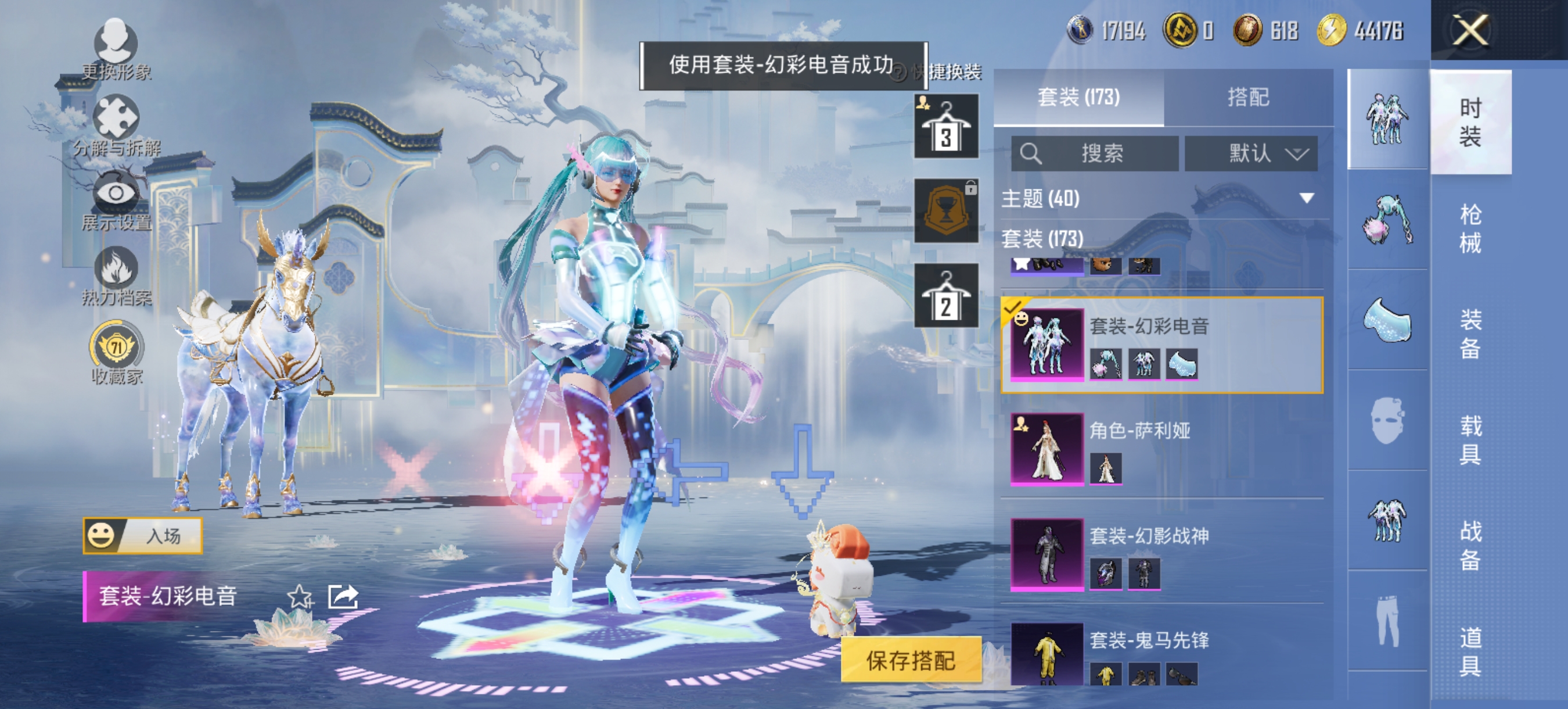
Task: Open the 默认 sort dropdown
Action: coord(1251,153)
